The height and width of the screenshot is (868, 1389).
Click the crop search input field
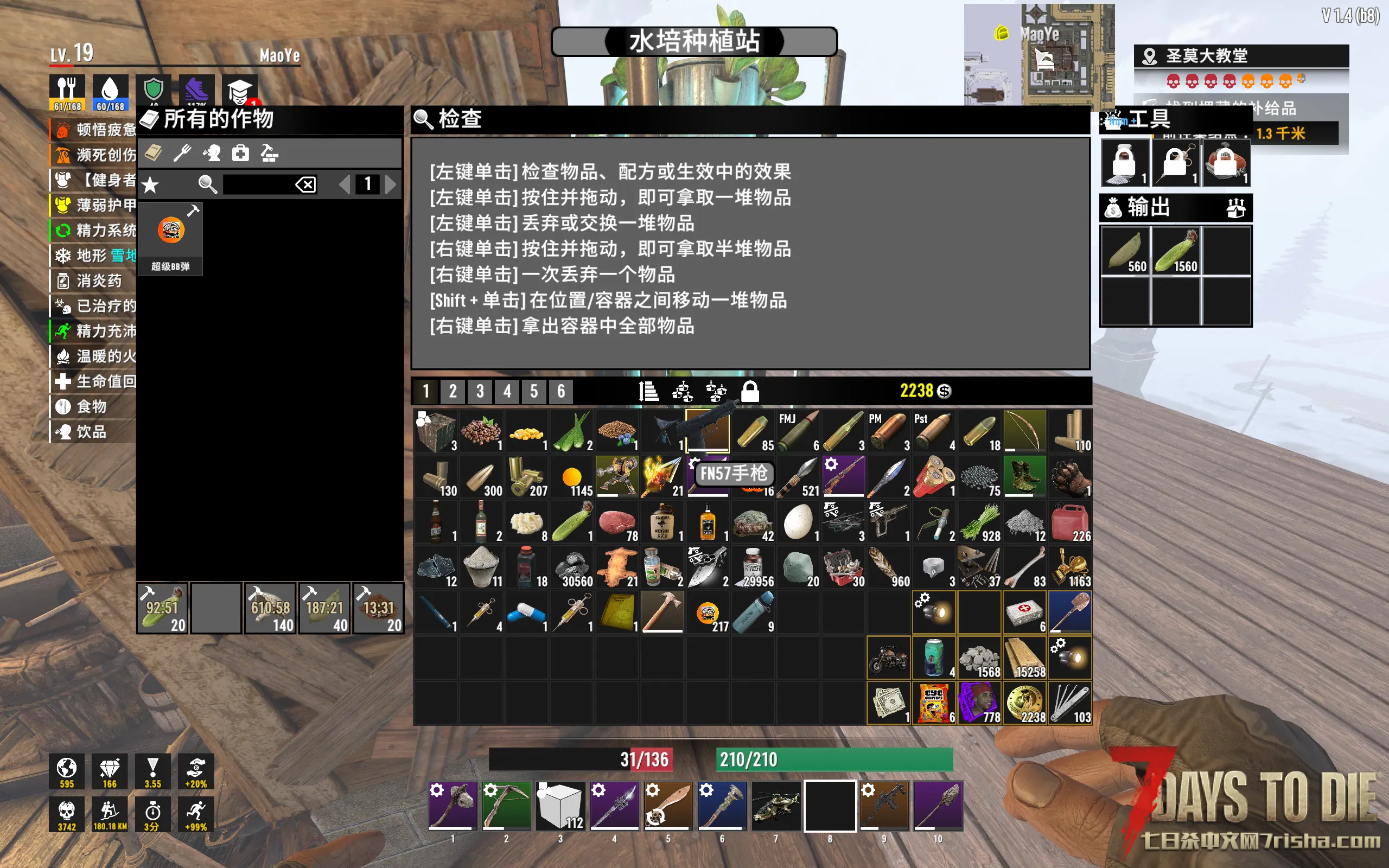coord(257,184)
